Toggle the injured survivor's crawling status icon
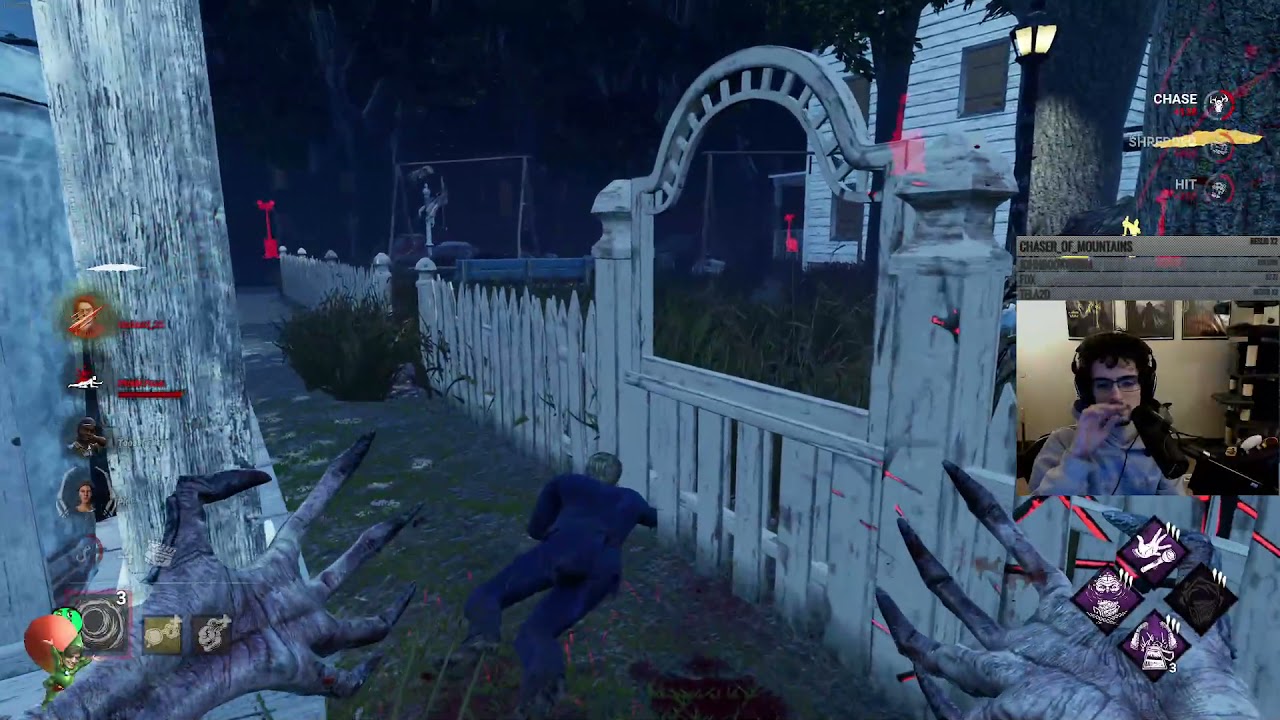The height and width of the screenshot is (720, 1280). pyautogui.click(x=85, y=381)
